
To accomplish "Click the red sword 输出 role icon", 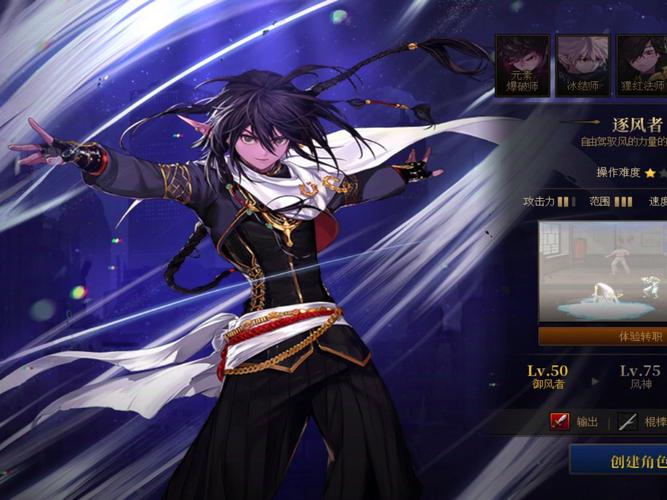I will [560, 422].
